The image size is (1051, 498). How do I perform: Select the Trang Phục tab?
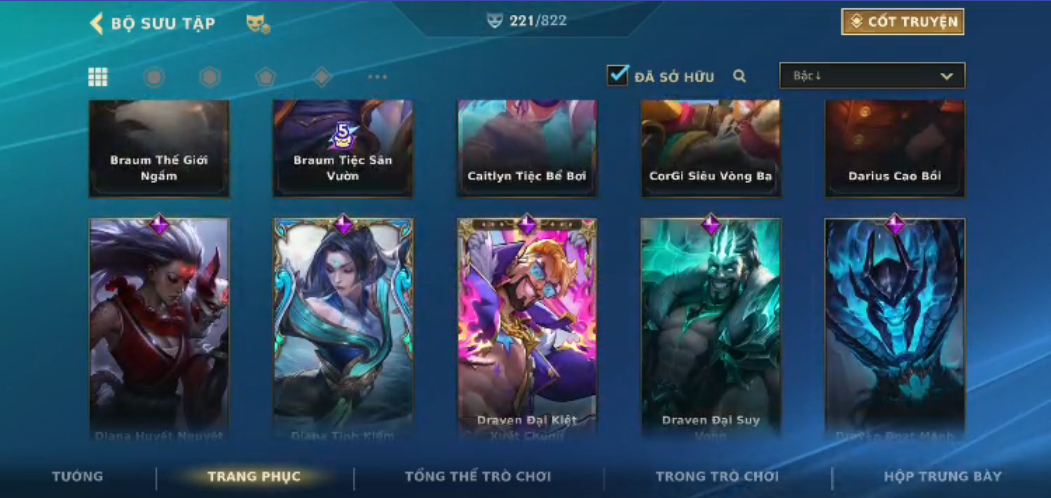(x=254, y=476)
